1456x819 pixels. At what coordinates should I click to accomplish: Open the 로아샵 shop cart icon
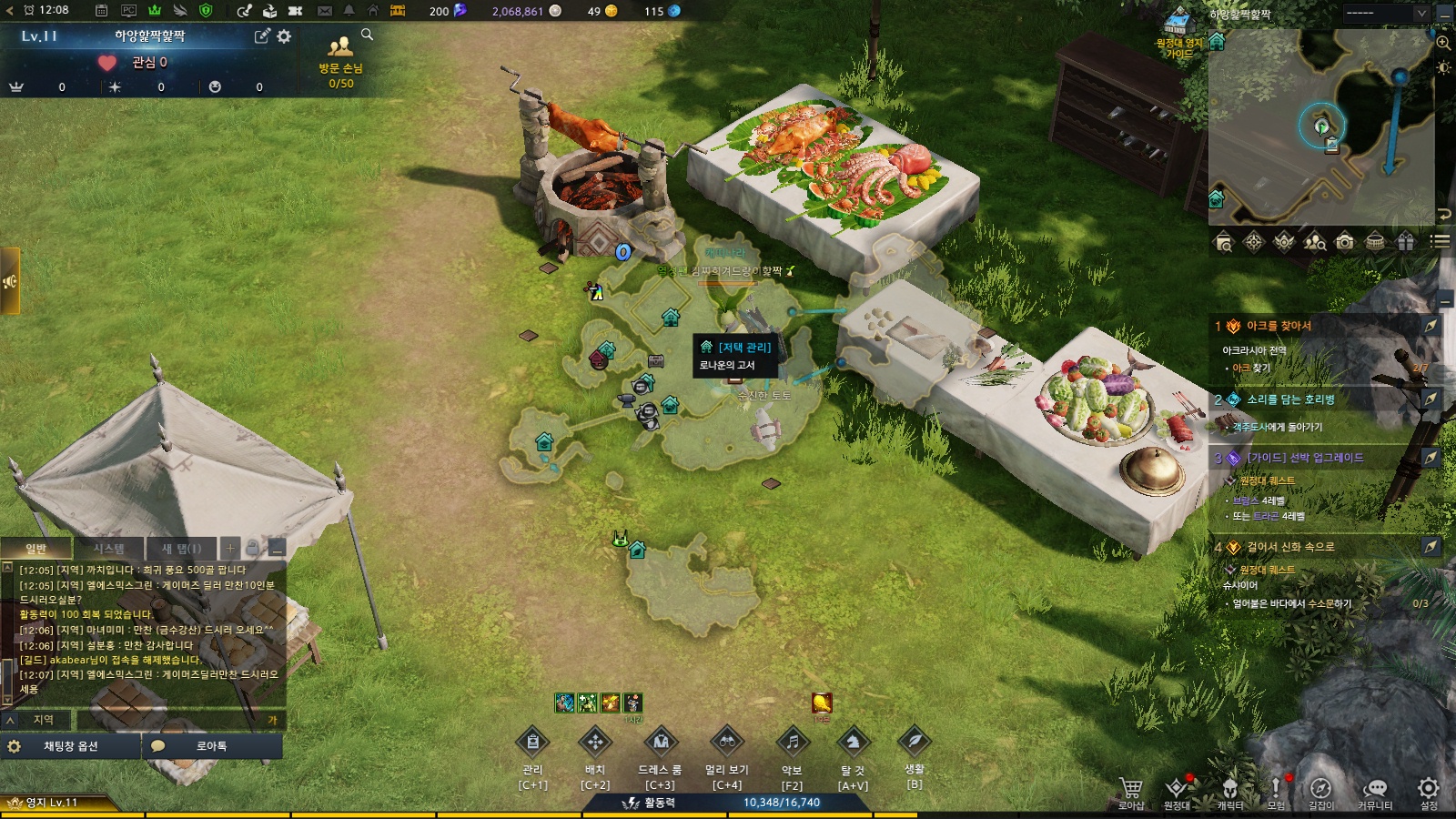(x=1131, y=789)
